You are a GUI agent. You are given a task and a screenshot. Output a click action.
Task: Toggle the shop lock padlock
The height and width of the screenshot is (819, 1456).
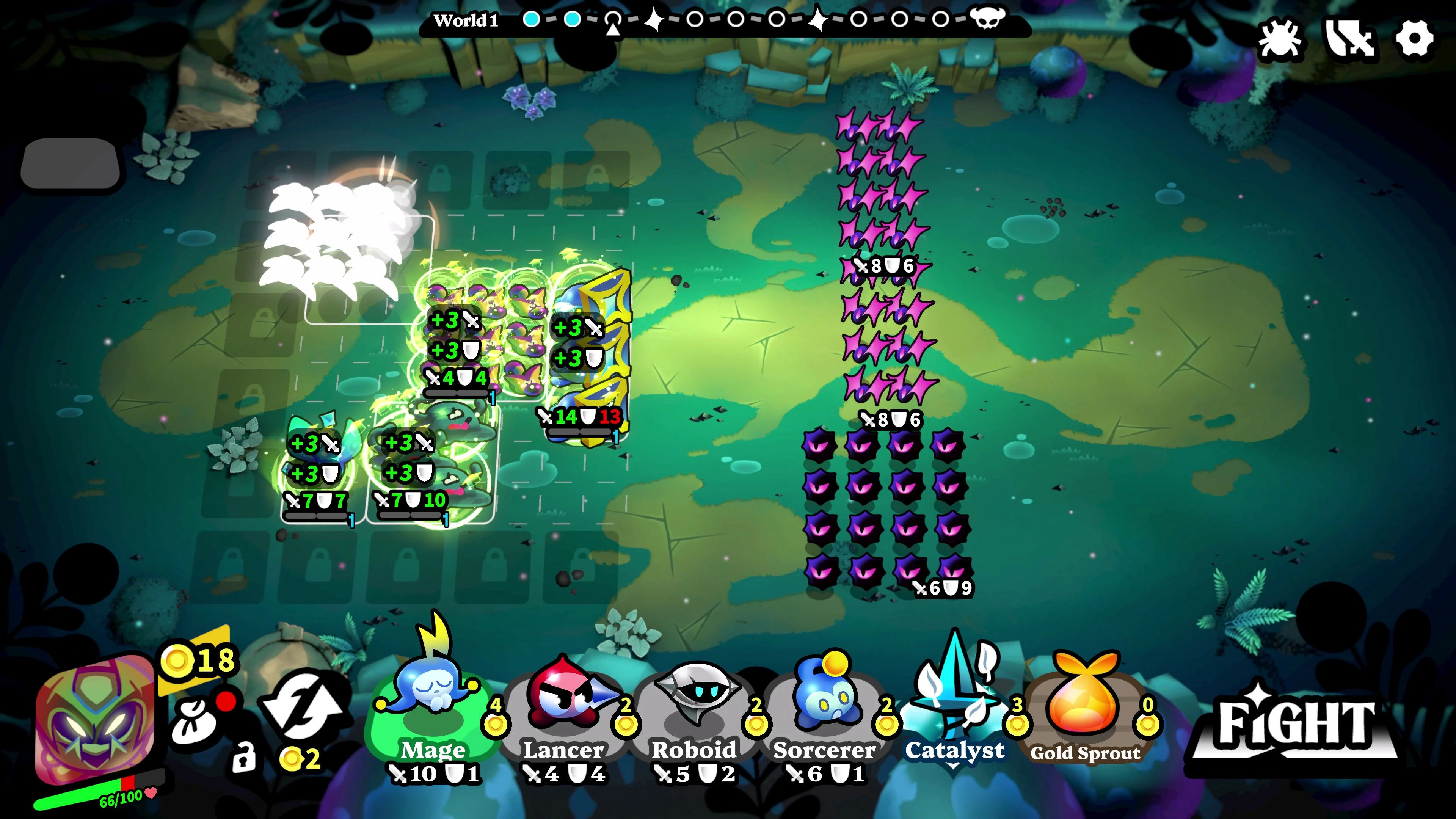click(x=244, y=758)
